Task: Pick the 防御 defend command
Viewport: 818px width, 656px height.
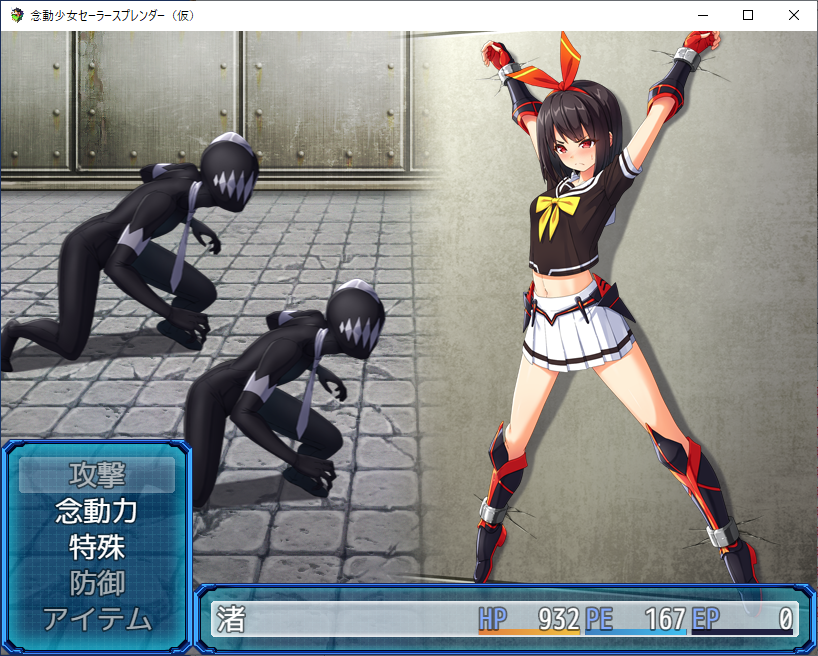Action: 97,583
